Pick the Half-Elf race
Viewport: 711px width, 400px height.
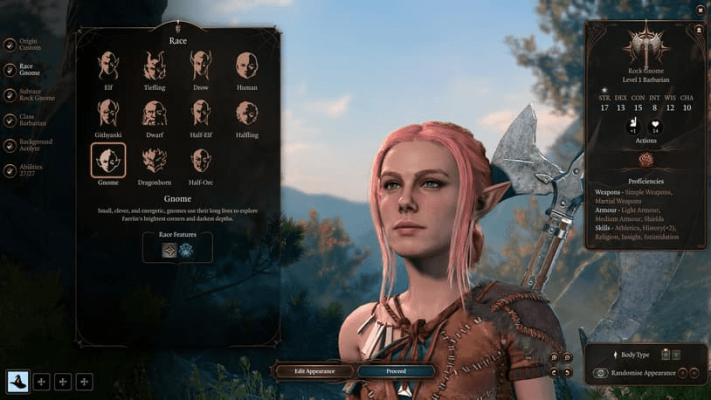pyautogui.click(x=200, y=113)
